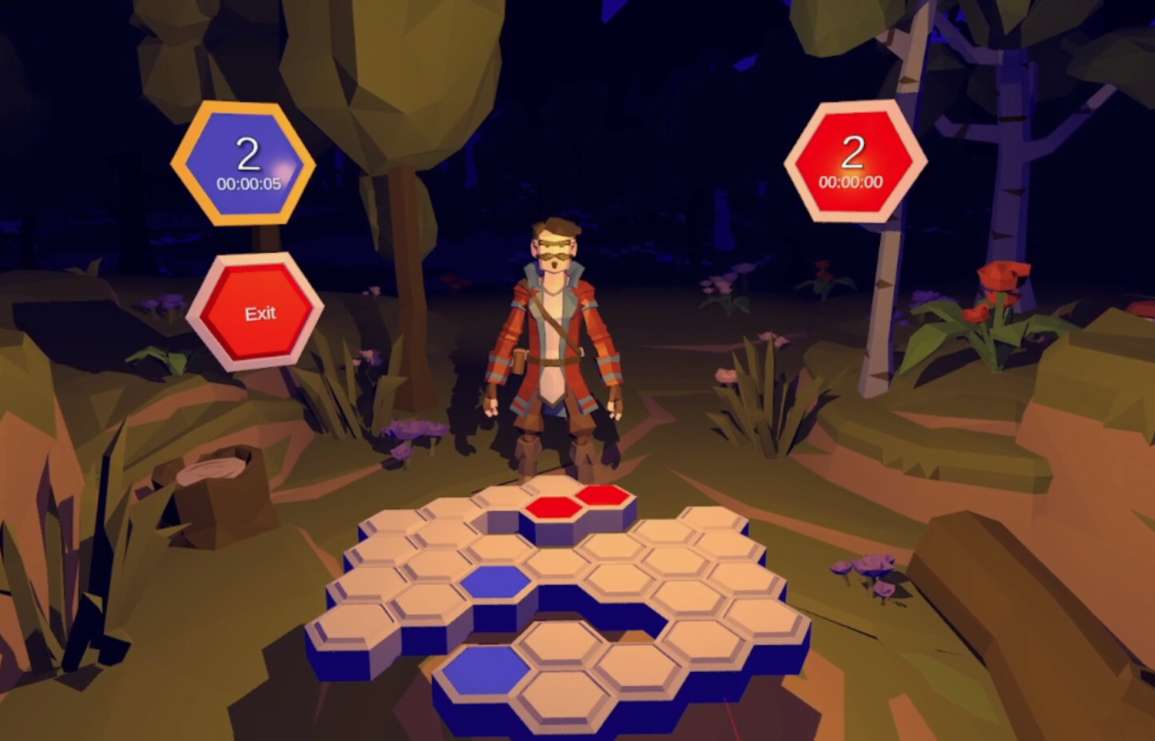The height and width of the screenshot is (741, 1155).
Task: Select the blue tile on the detached lower cluster
Action: pos(485,667)
